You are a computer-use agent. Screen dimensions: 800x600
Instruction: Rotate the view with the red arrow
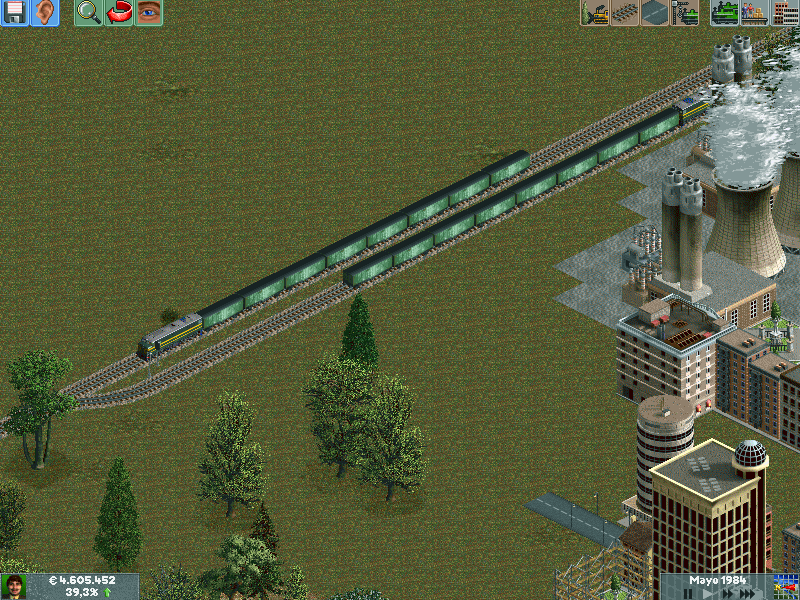point(119,13)
